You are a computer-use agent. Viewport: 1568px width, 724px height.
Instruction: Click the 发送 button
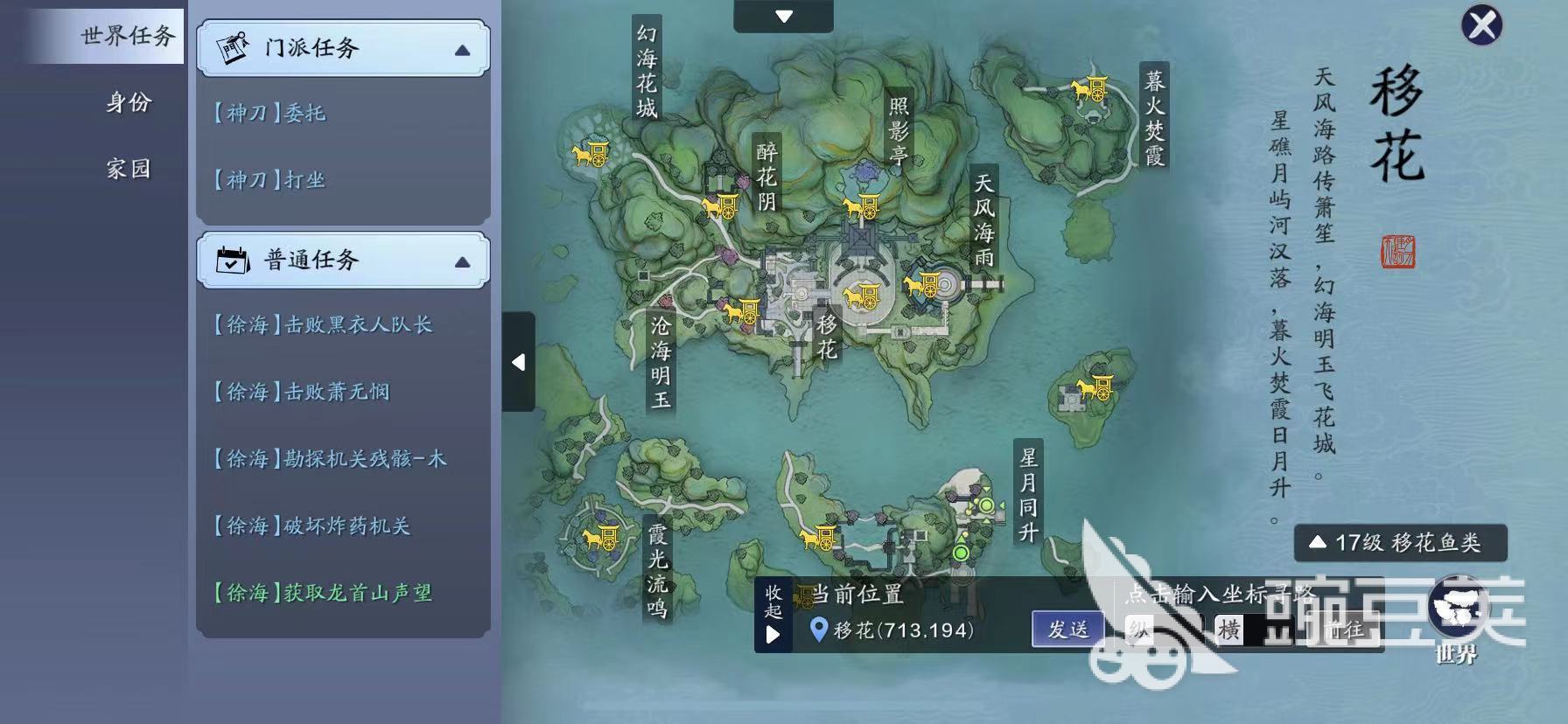pos(1067,629)
